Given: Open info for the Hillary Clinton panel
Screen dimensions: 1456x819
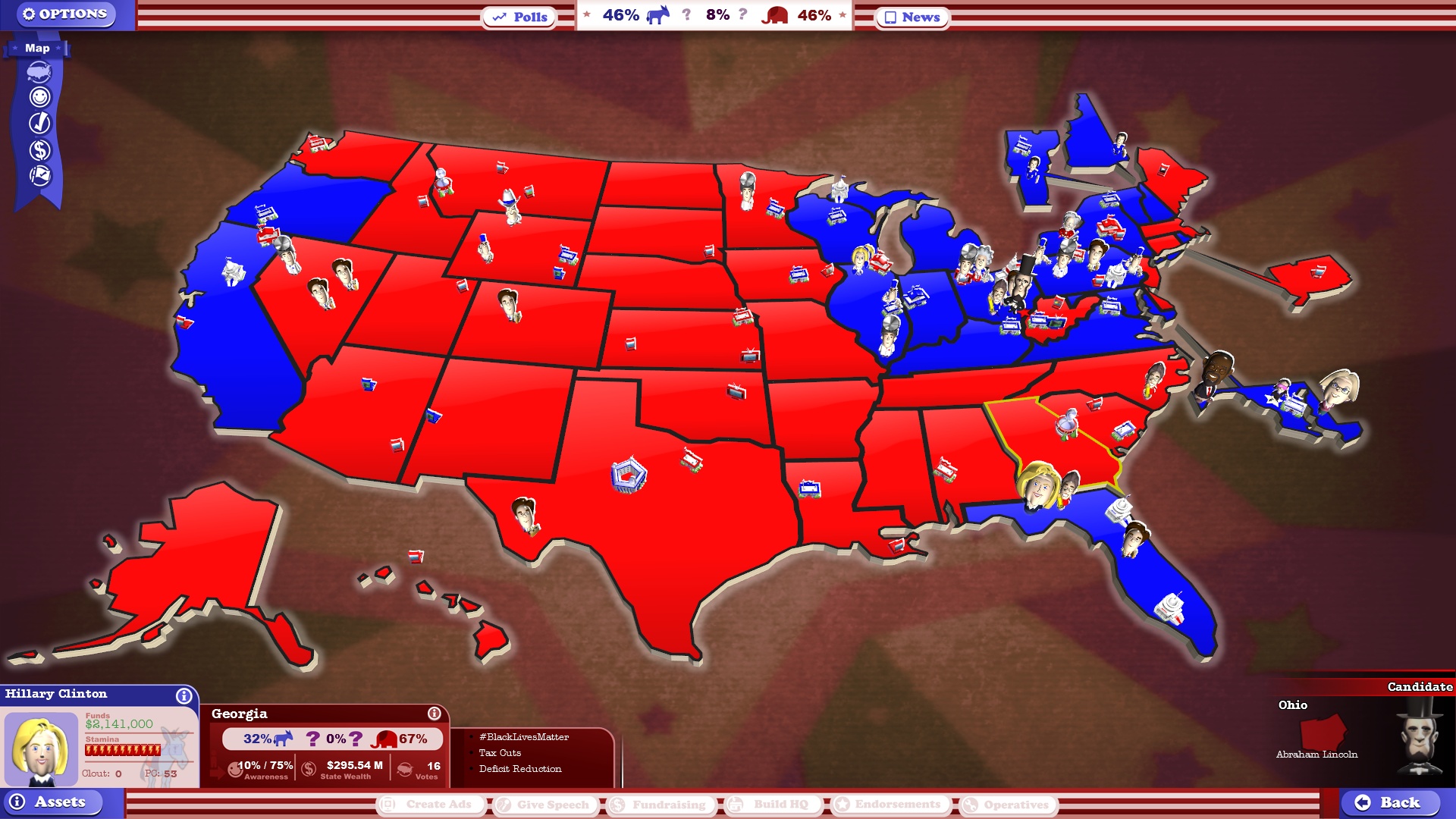Looking at the screenshot, I should pos(184,695).
